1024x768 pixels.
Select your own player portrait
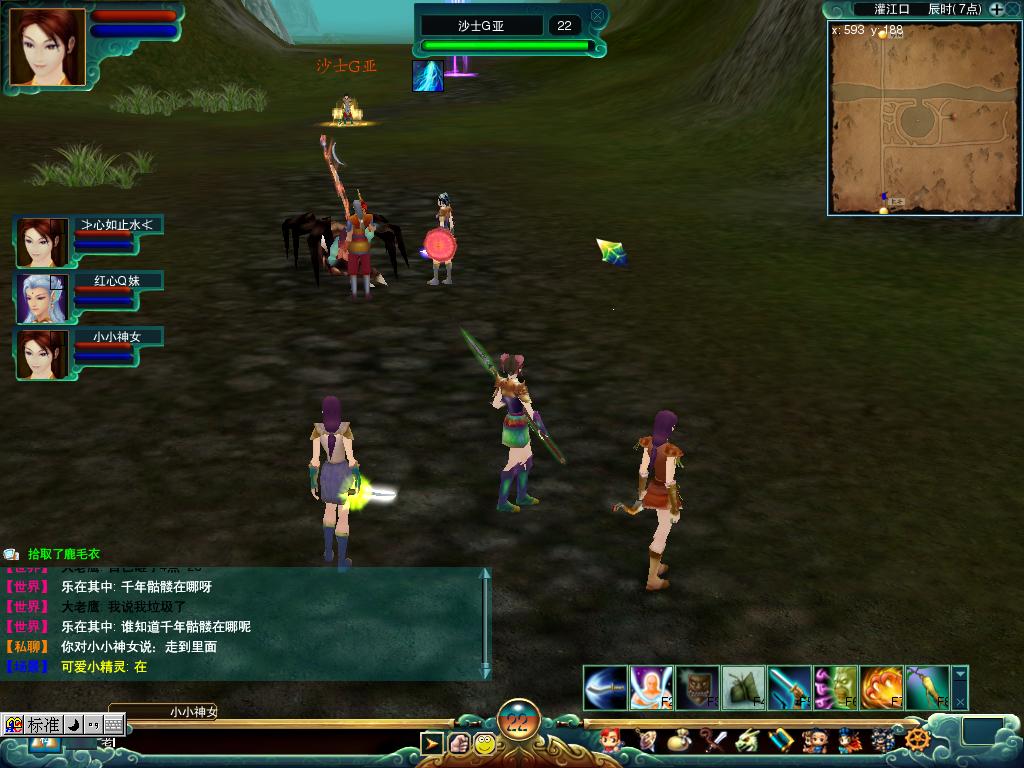click(x=46, y=47)
